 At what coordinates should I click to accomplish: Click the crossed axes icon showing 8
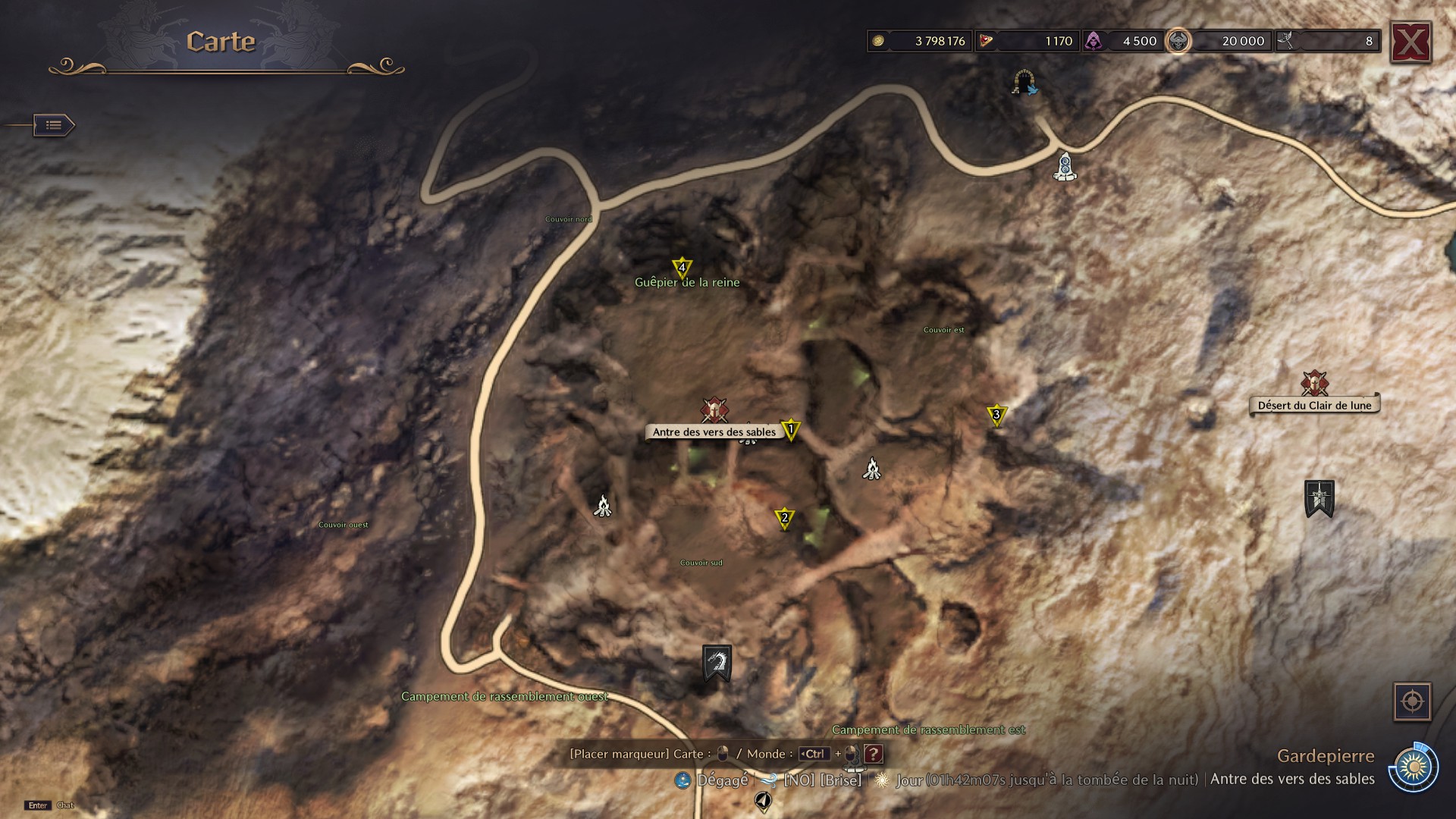click(1285, 41)
